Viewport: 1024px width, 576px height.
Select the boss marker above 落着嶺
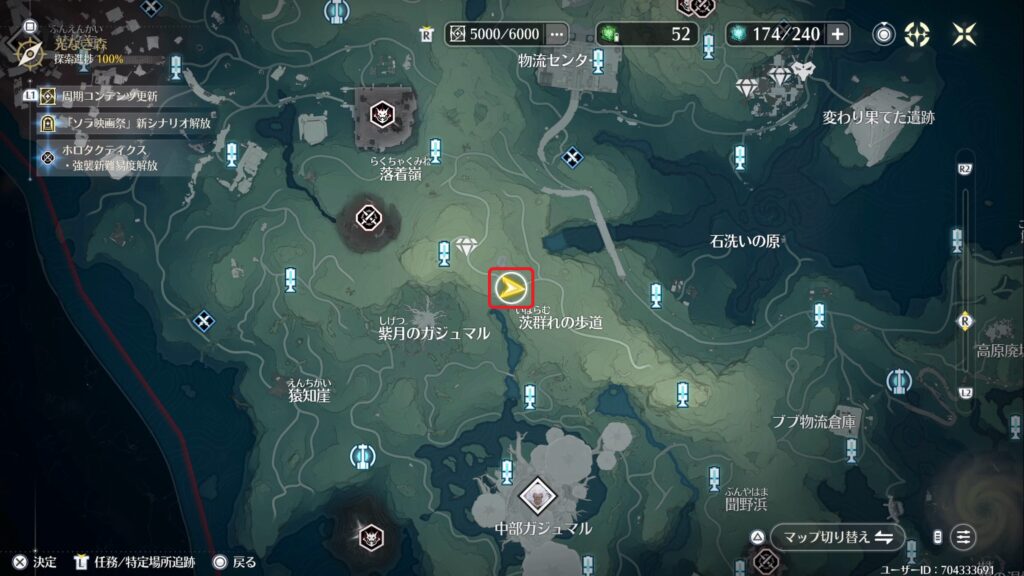click(381, 114)
